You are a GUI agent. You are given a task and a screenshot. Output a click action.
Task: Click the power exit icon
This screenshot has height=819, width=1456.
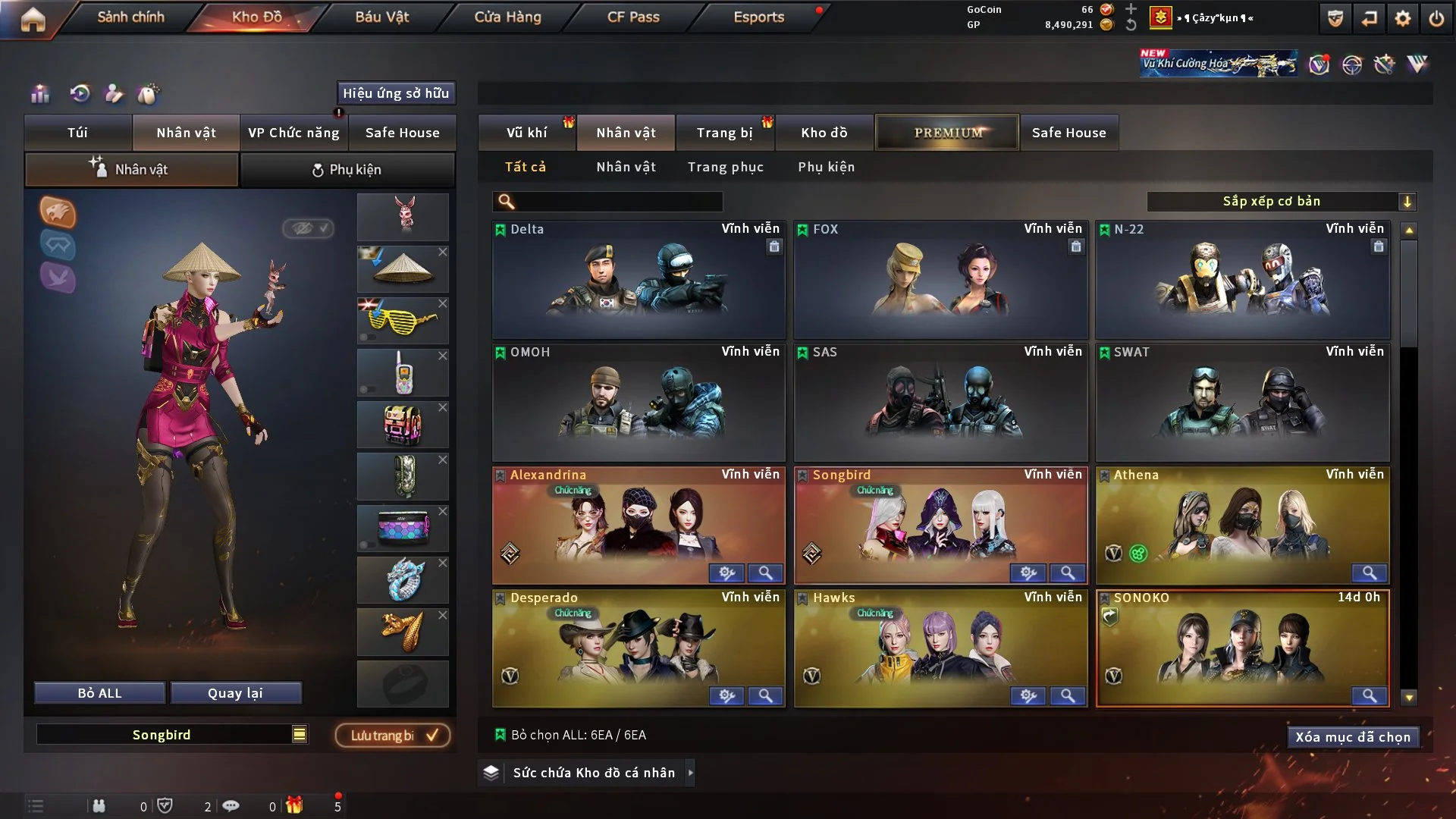(x=1436, y=19)
